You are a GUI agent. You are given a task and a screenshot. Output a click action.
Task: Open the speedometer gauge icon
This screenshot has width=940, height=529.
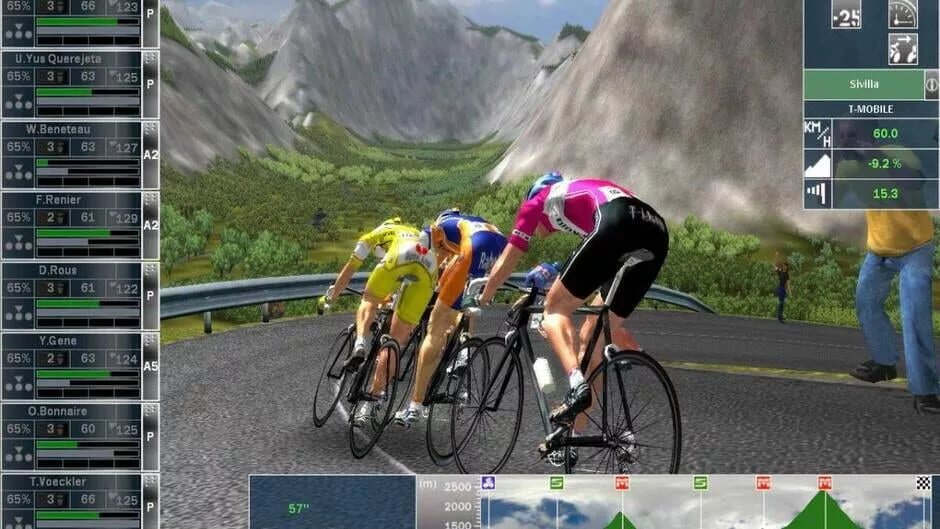pyautogui.click(x=902, y=14)
